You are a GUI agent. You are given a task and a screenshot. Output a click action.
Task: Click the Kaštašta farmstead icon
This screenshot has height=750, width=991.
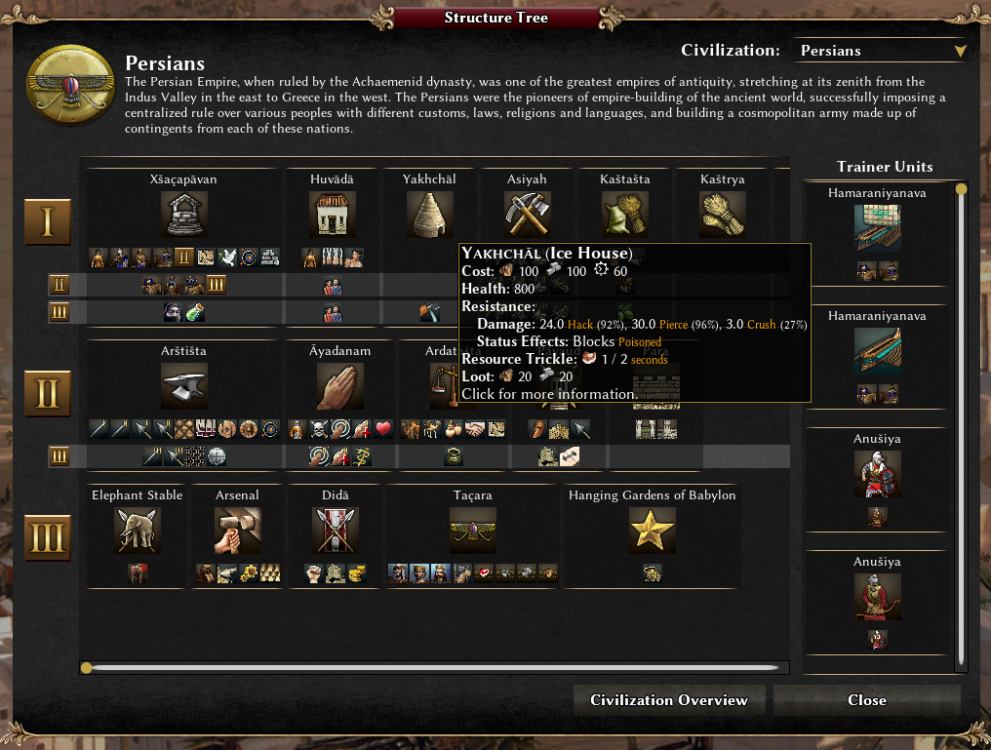pos(625,215)
